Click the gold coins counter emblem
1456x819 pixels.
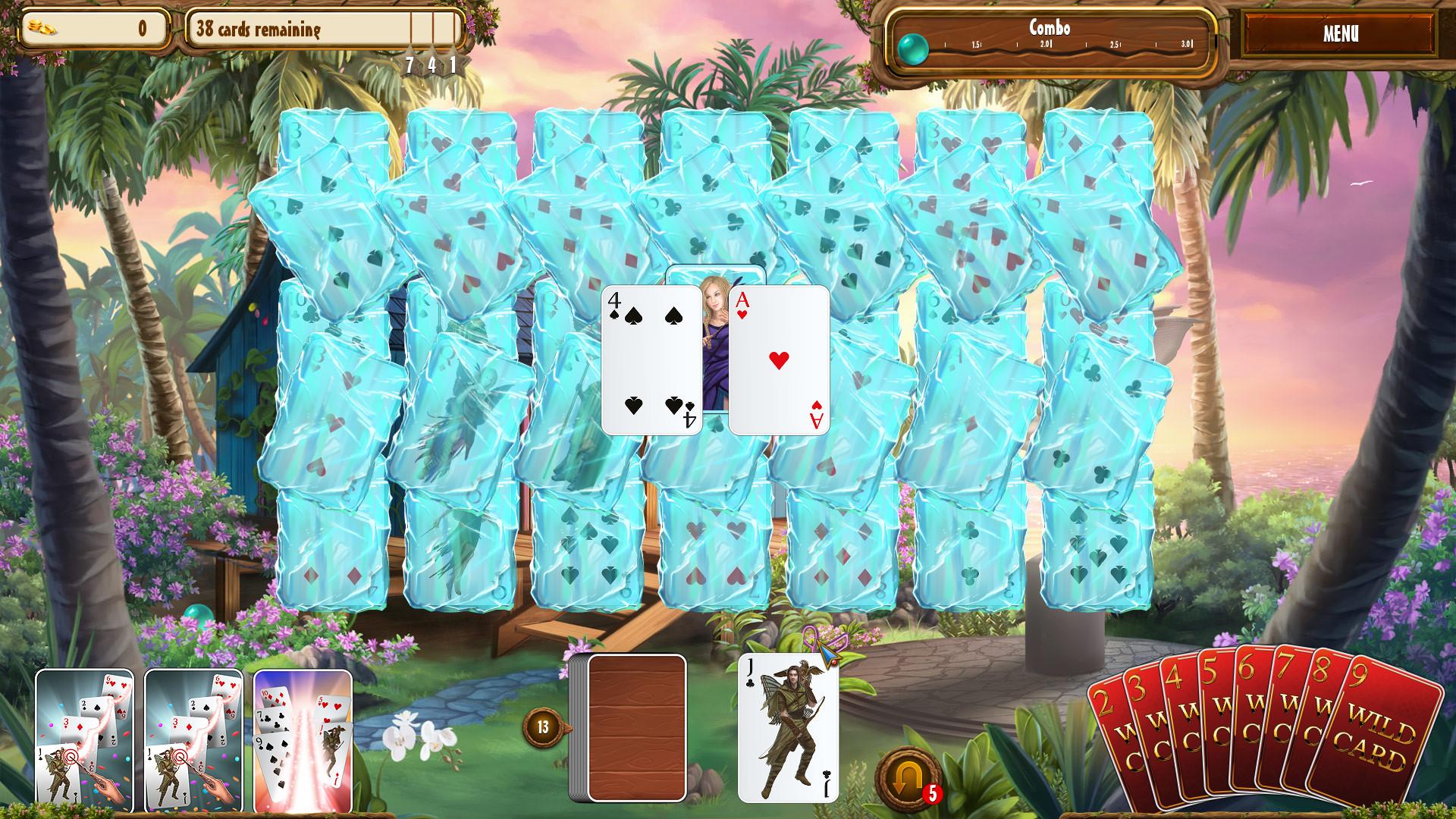[x=42, y=27]
